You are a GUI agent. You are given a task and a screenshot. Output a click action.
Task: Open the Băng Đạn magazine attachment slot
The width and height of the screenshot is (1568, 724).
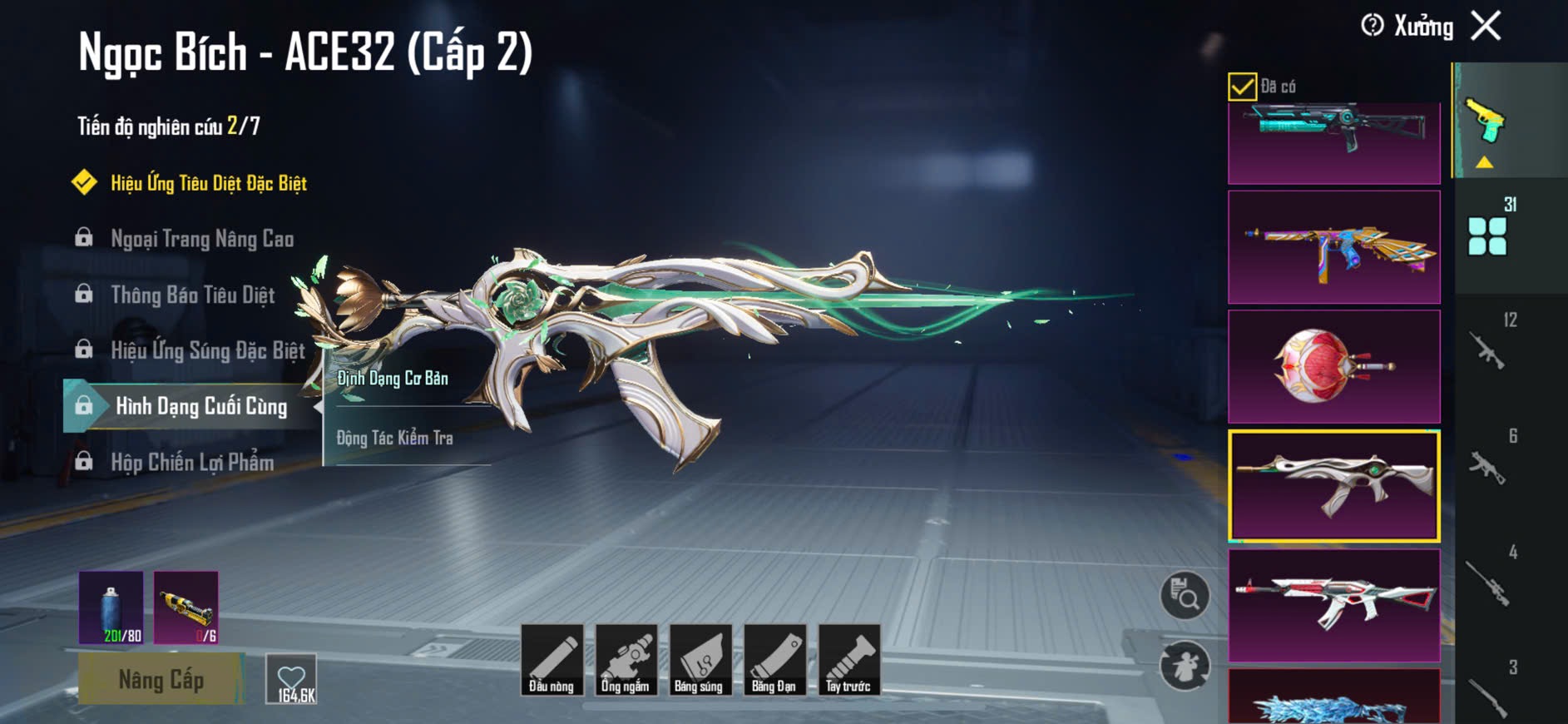774,659
